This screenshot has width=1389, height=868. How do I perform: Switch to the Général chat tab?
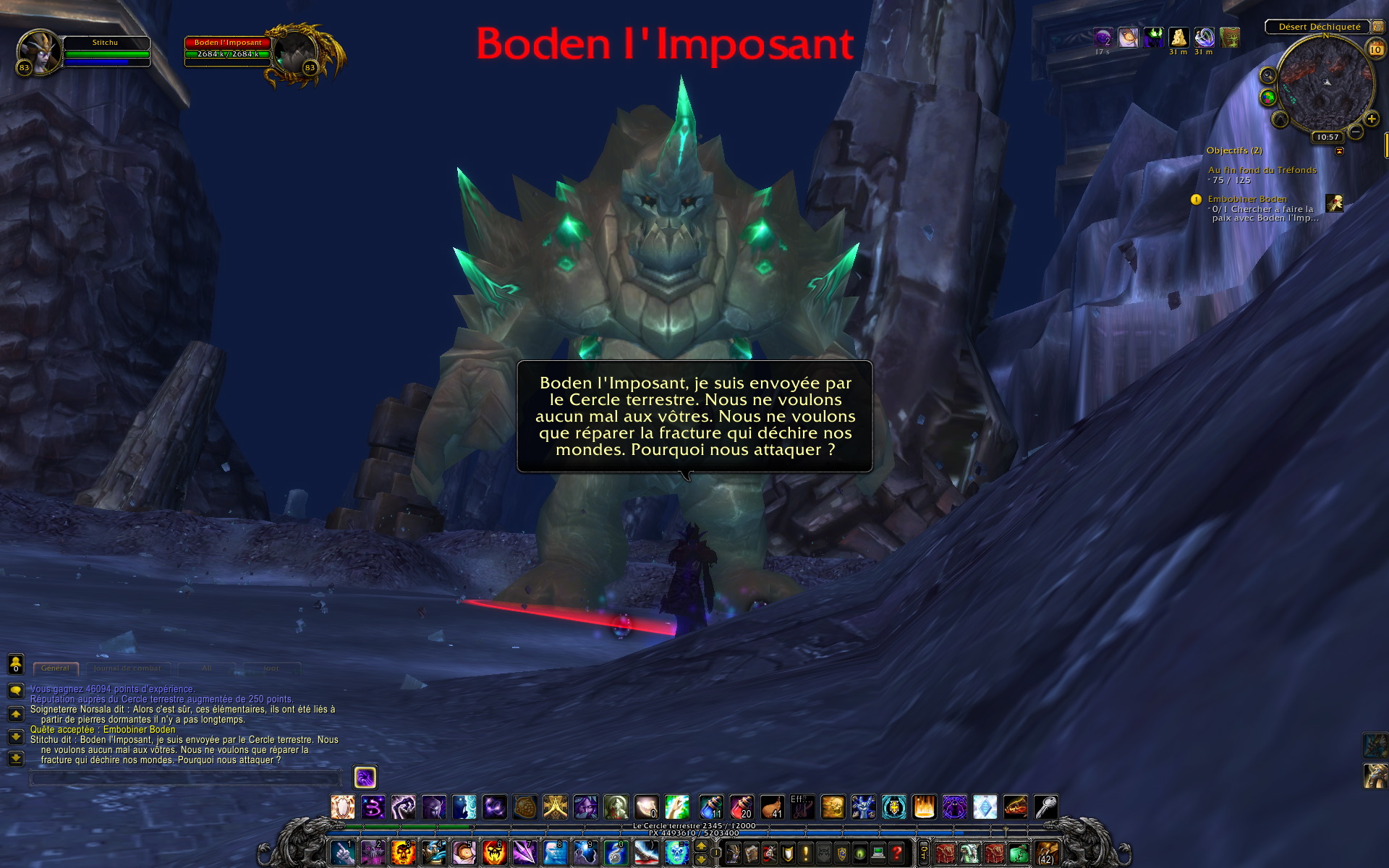(x=56, y=668)
